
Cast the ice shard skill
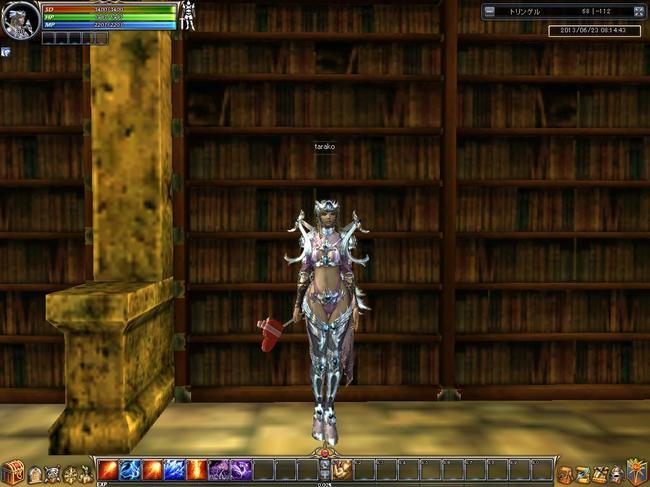click(x=174, y=469)
